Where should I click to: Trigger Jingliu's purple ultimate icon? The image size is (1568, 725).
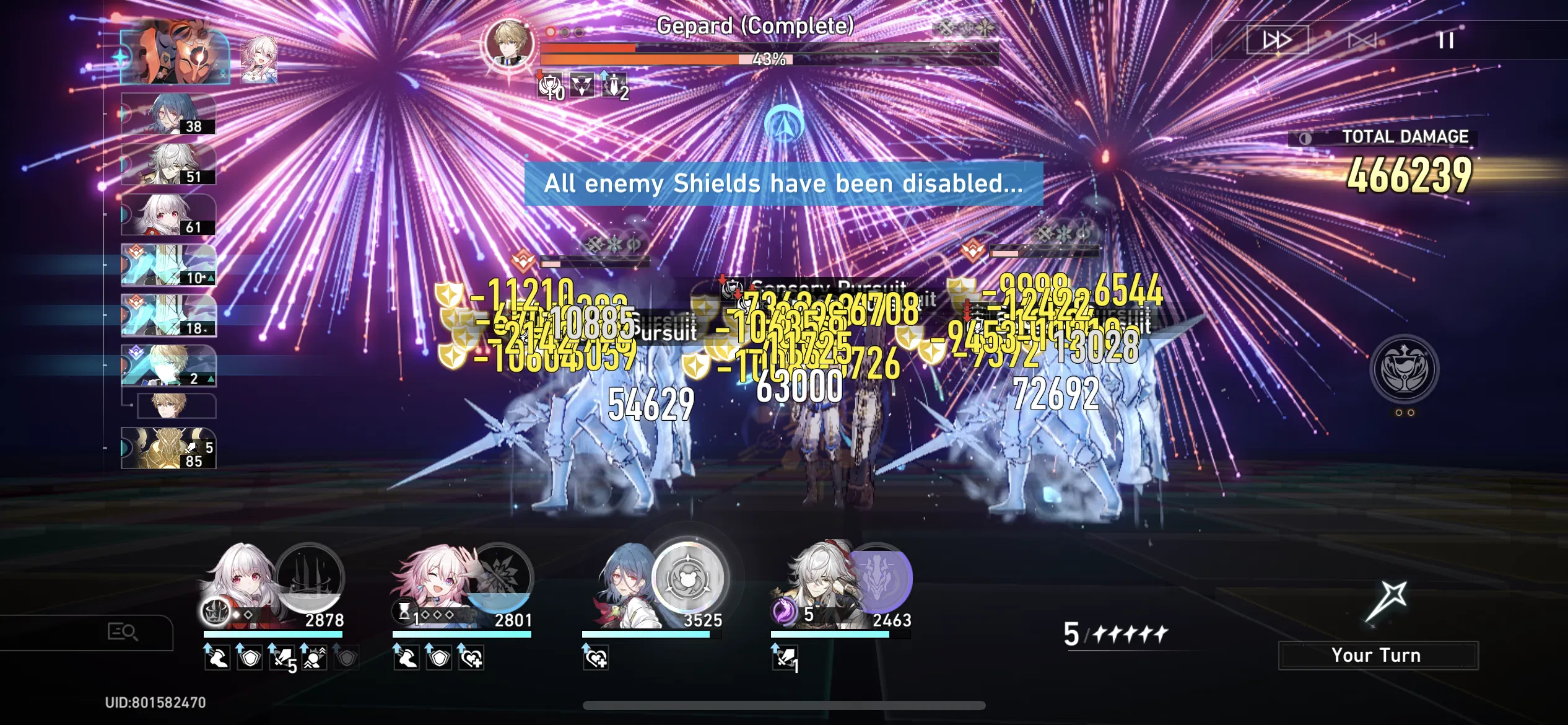pos(882,579)
